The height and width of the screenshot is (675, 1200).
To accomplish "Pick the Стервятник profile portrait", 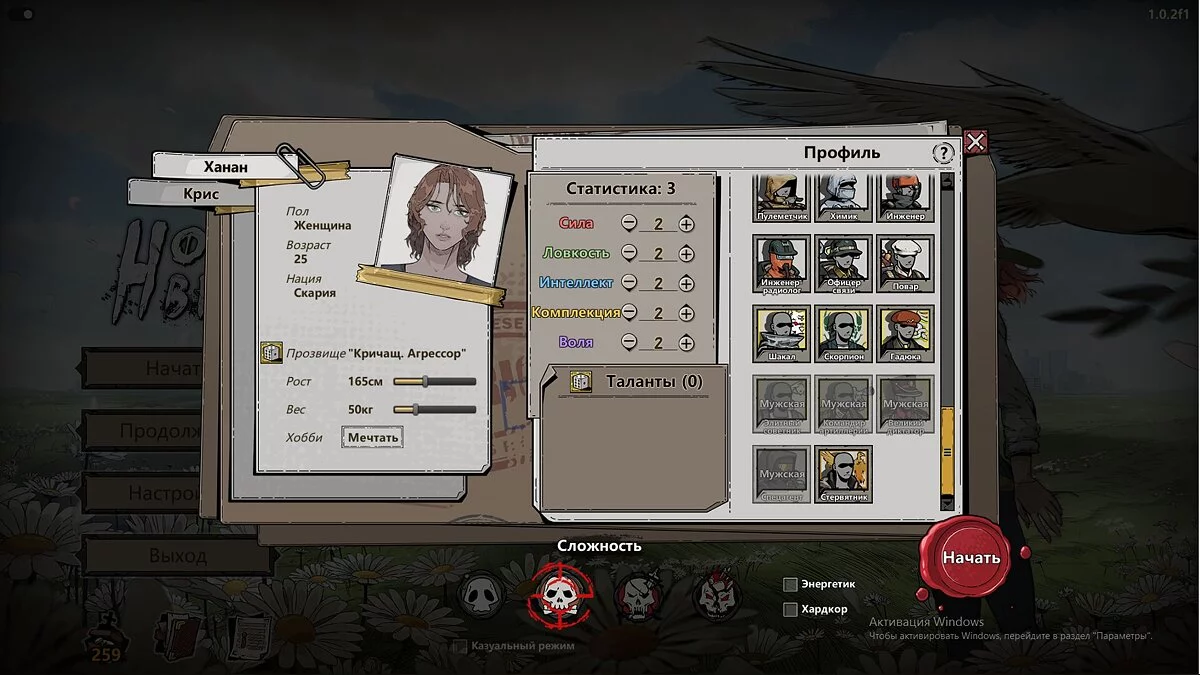I will click(844, 474).
